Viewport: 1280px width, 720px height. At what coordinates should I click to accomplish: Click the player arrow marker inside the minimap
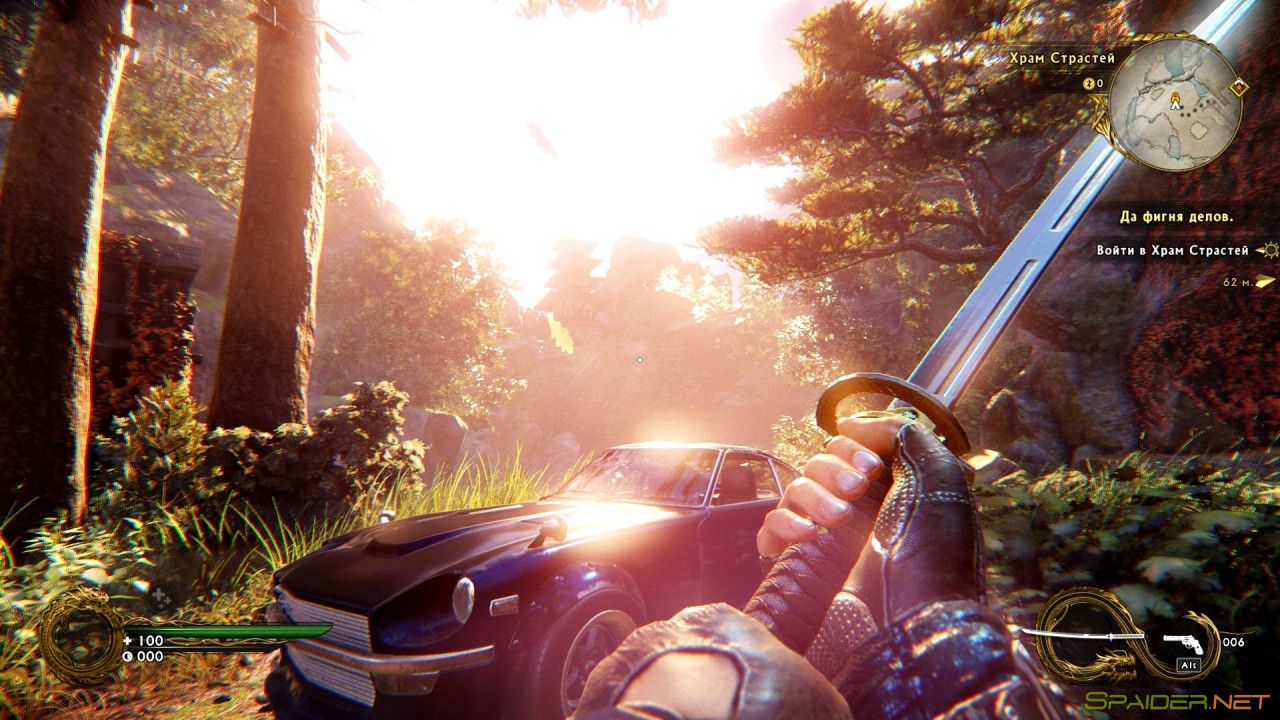point(1174,101)
